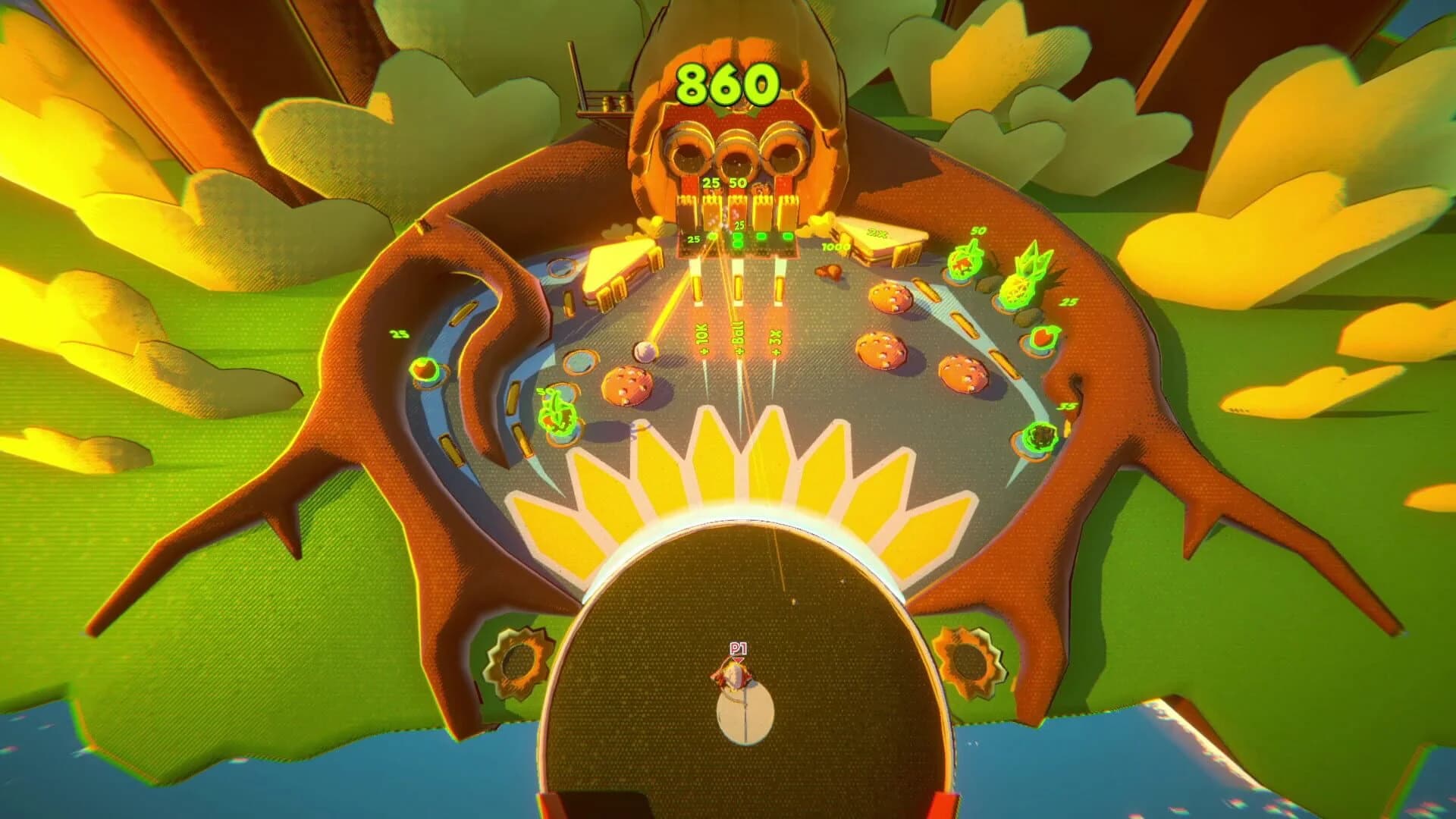Click the glowing strawberry target labeled 50
This screenshot has width=1456, height=819.
(x=964, y=264)
